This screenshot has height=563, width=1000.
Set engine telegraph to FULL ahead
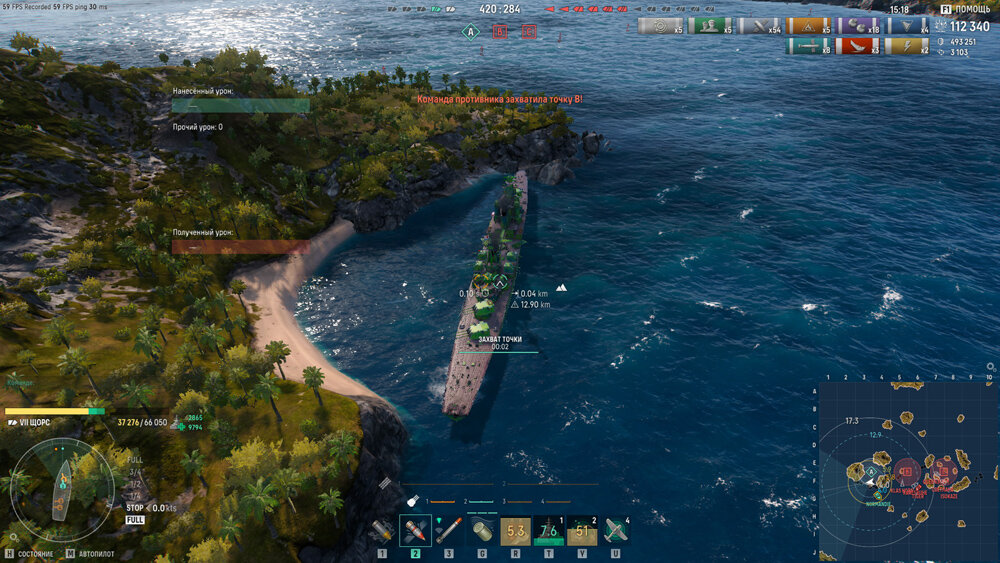click(x=135, y=460)
